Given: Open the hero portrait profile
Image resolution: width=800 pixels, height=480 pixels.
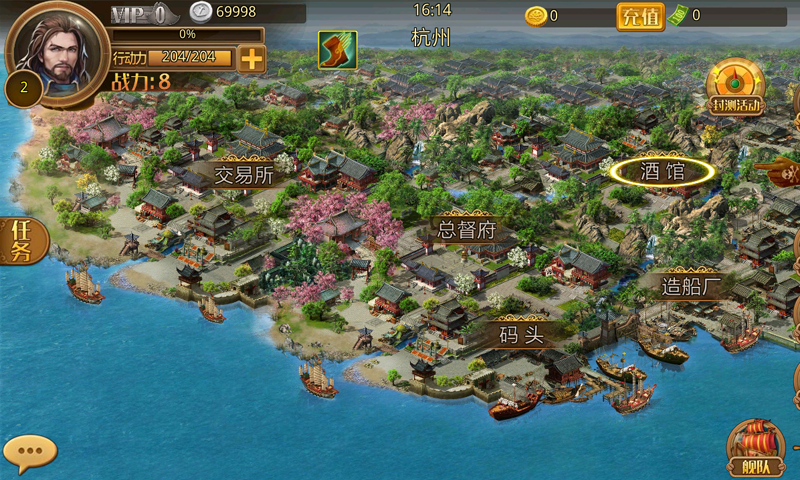Looking at the screenshot, I should (x=57, y=51).
